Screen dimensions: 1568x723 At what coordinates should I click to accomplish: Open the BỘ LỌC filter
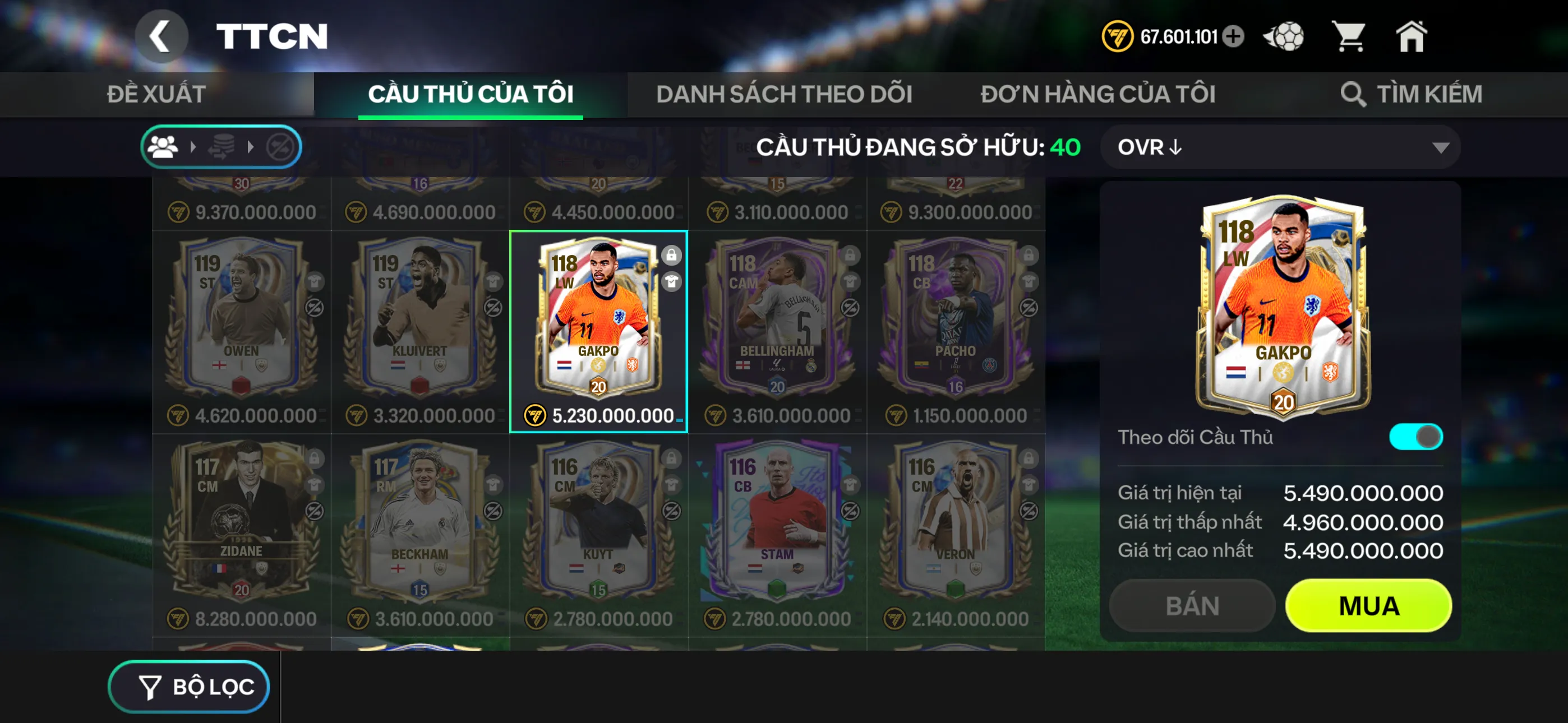(x=190, y=687)
